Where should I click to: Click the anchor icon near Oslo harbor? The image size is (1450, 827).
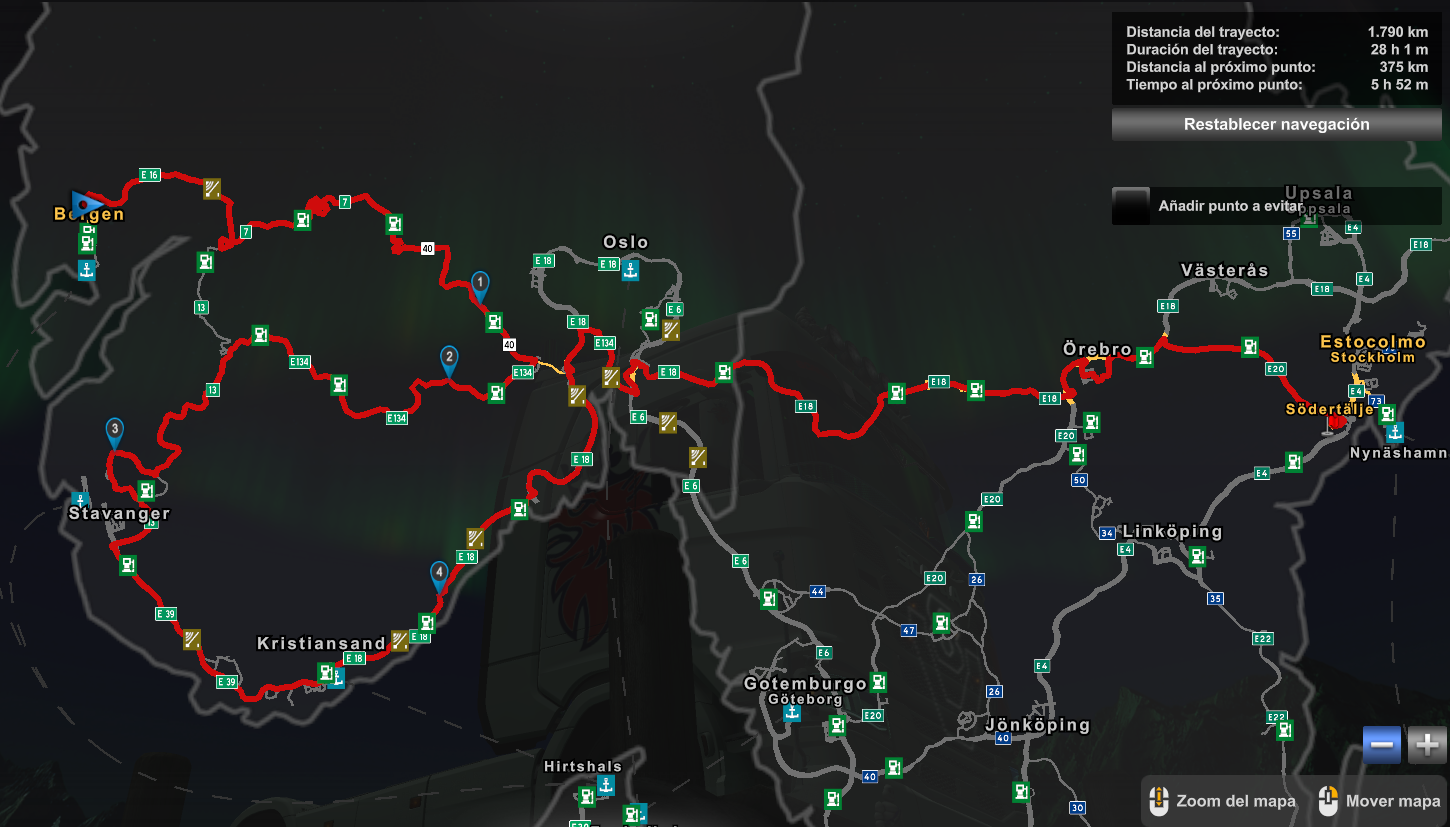click(x=629, y=269)
